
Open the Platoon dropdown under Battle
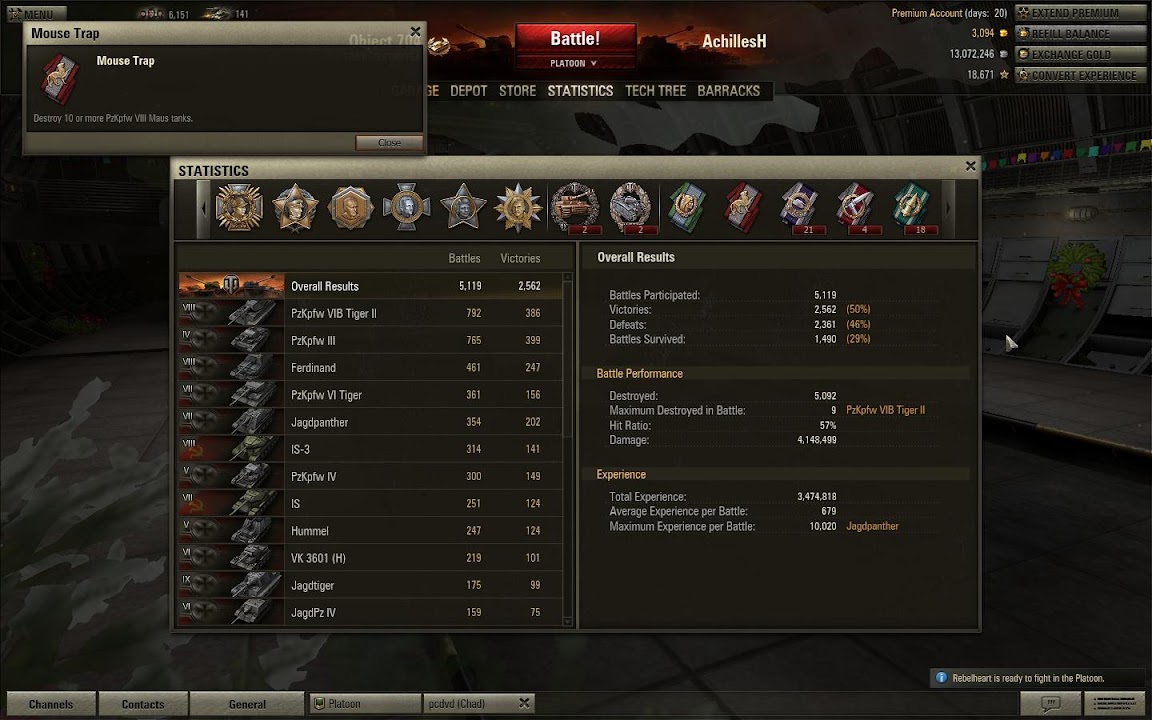(574, 63)
